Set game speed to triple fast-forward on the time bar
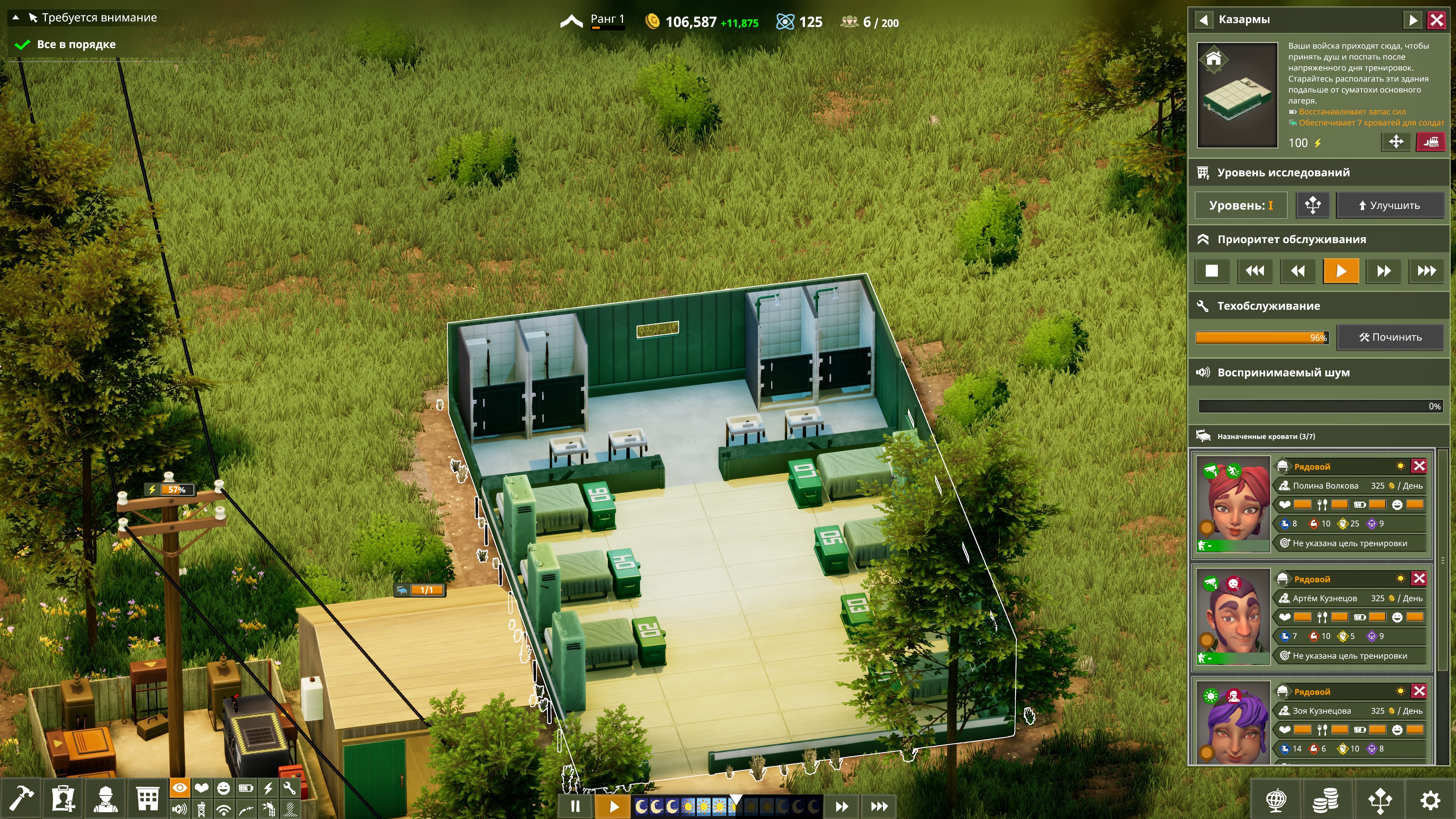This screenshot has width=1456, height=819. pyautogui.click(x=879, y=806)
